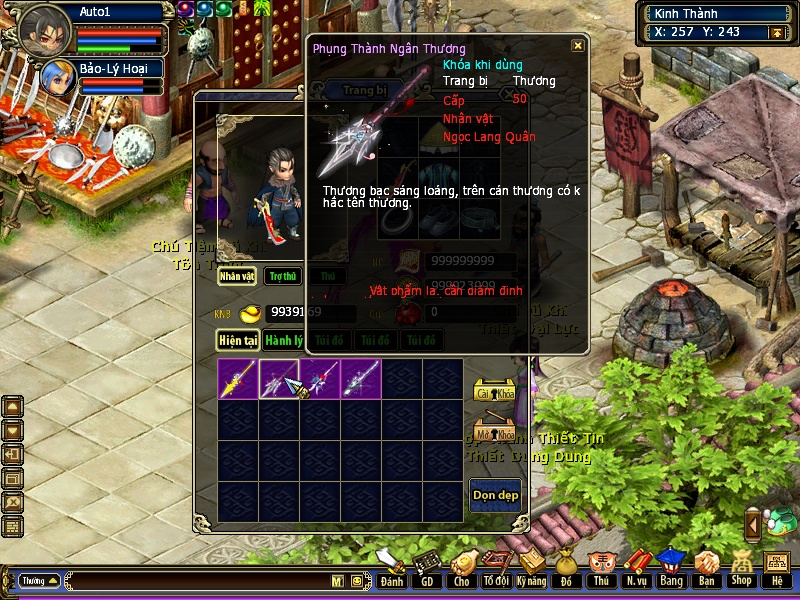Open the Thú pet panel
The height and width of the screenshot is (600, 800).
coord(600,571)
